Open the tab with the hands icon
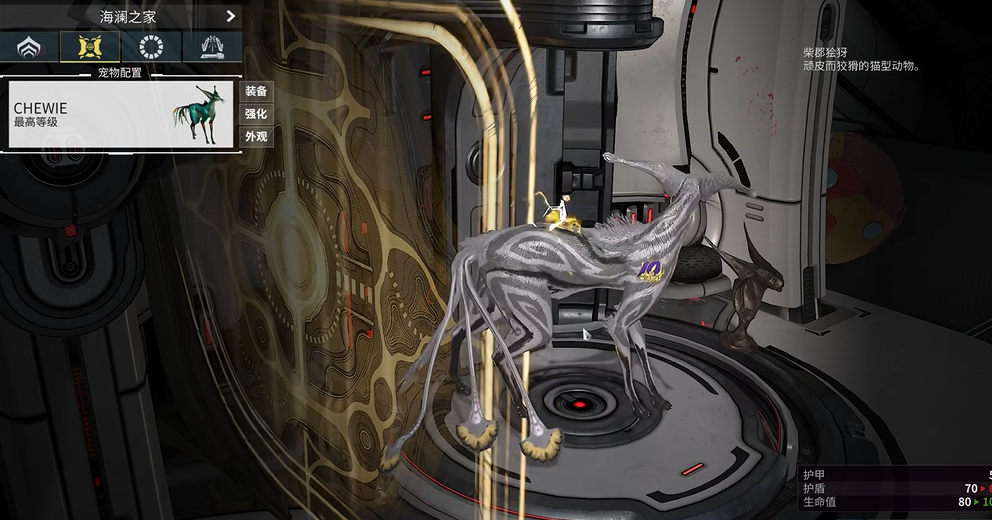 211,47
